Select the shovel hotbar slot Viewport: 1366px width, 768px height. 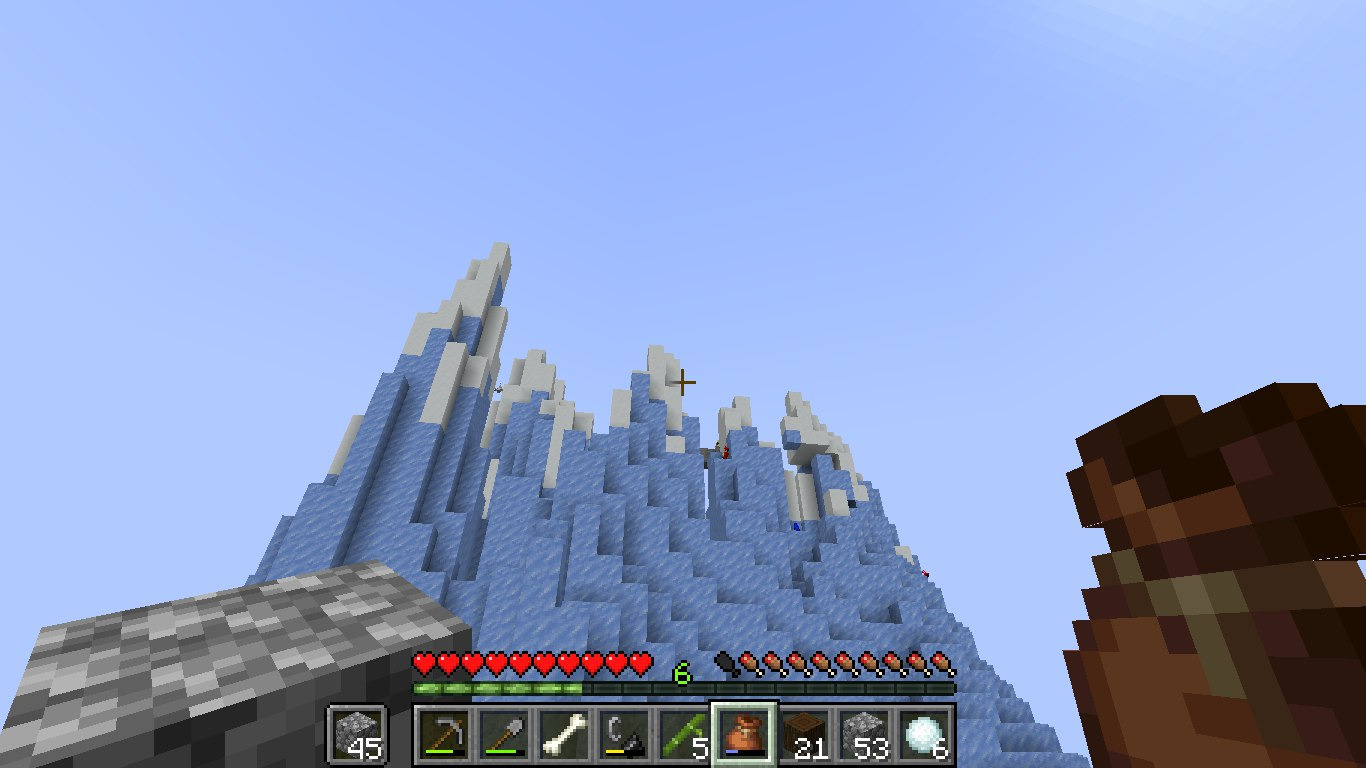coord(504,734)
